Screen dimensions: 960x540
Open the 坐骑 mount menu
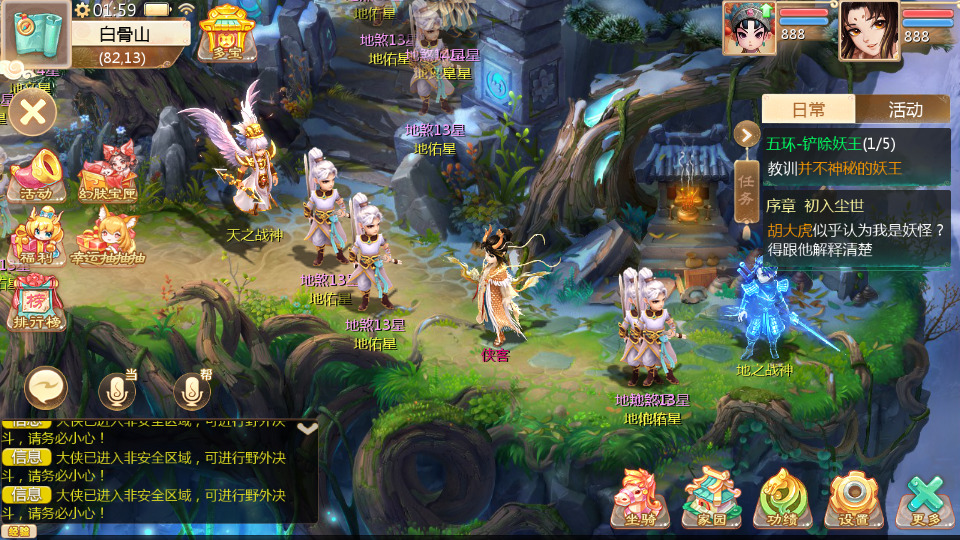click(x=640, y=497)
